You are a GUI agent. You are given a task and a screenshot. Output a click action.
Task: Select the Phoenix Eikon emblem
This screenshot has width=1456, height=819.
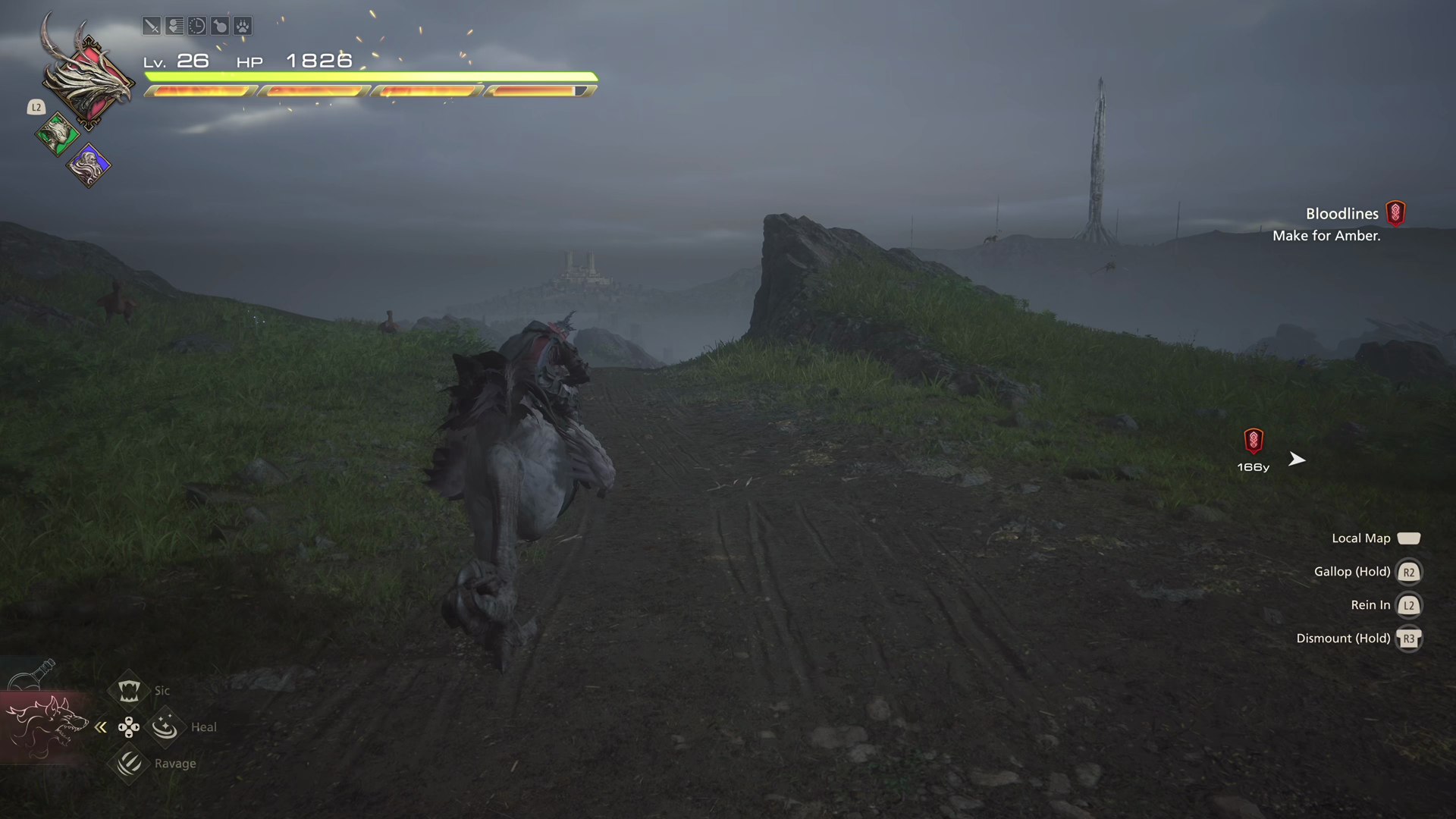pos(89,80)
